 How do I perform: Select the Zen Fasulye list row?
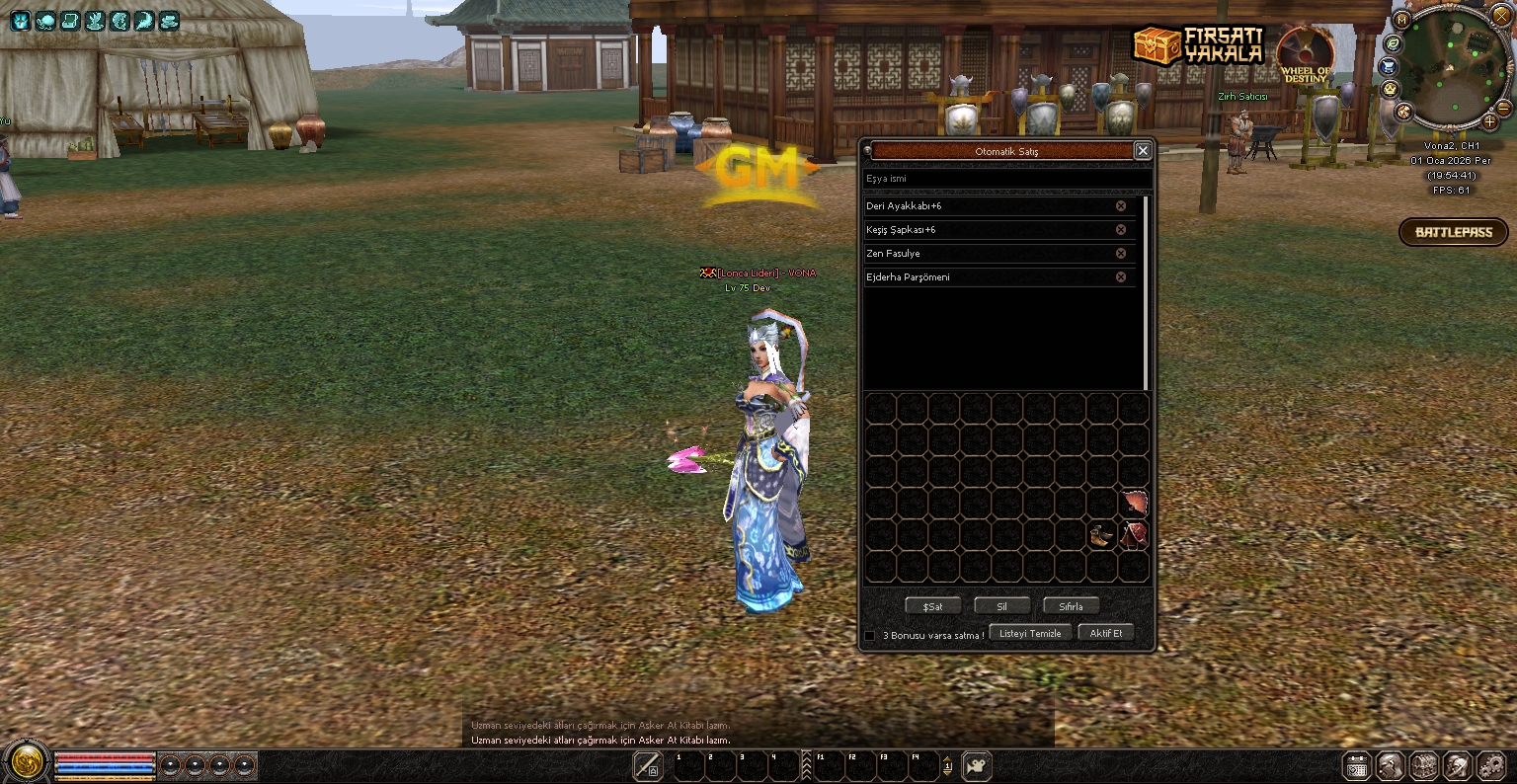tap(988, 254)
